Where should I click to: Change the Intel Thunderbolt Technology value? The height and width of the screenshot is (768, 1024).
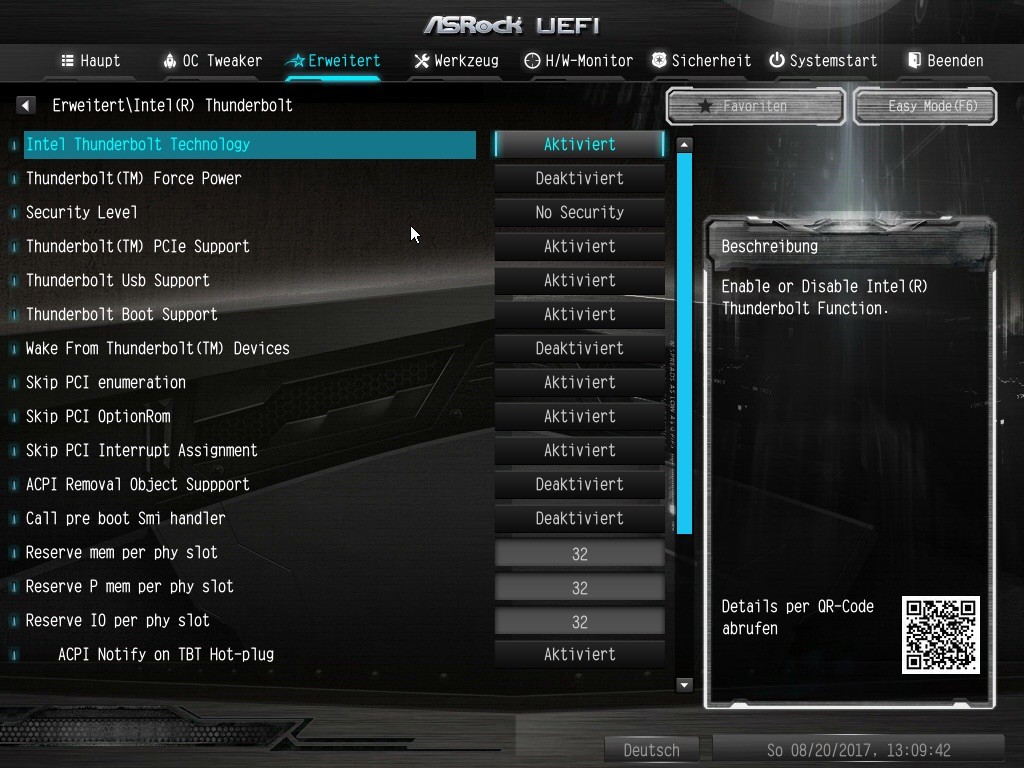coord(580,144)
